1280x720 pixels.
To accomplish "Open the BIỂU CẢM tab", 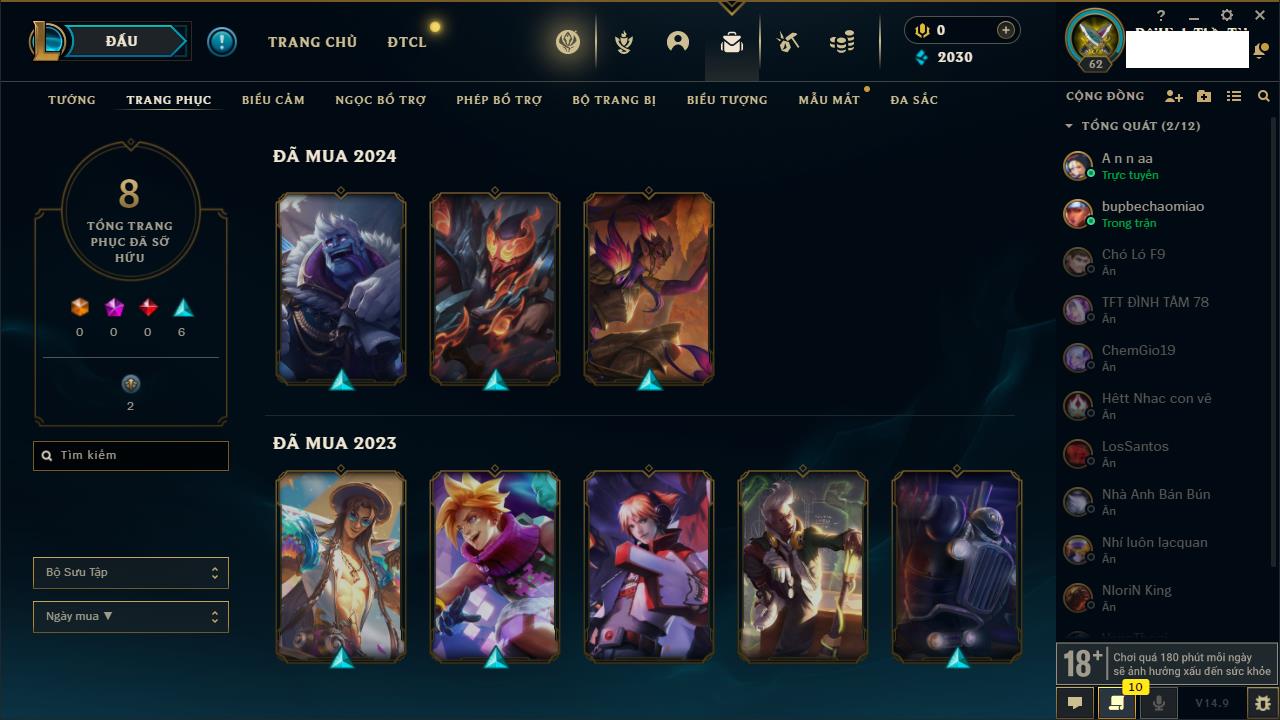I will 273,100.
